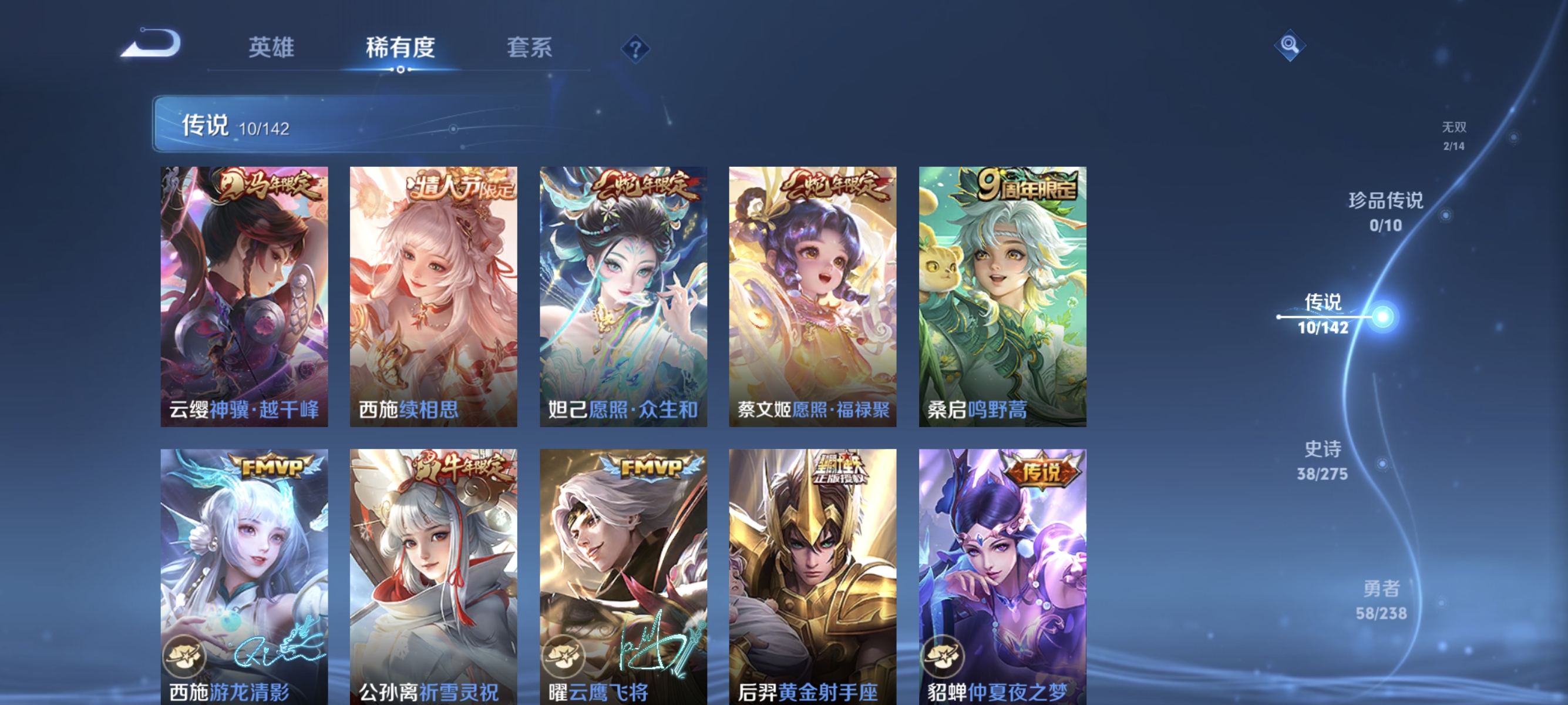This screenshot has height=705, width=1568.
Task: Click the star badge on 曜云鹰飞将 card
Action: pyautogui.click(x=563, y=656)
